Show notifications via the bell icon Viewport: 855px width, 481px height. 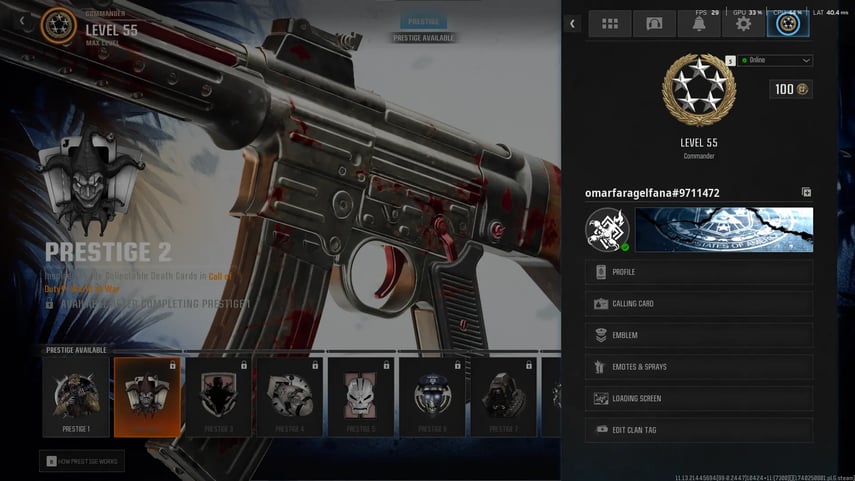click(698, 24)
